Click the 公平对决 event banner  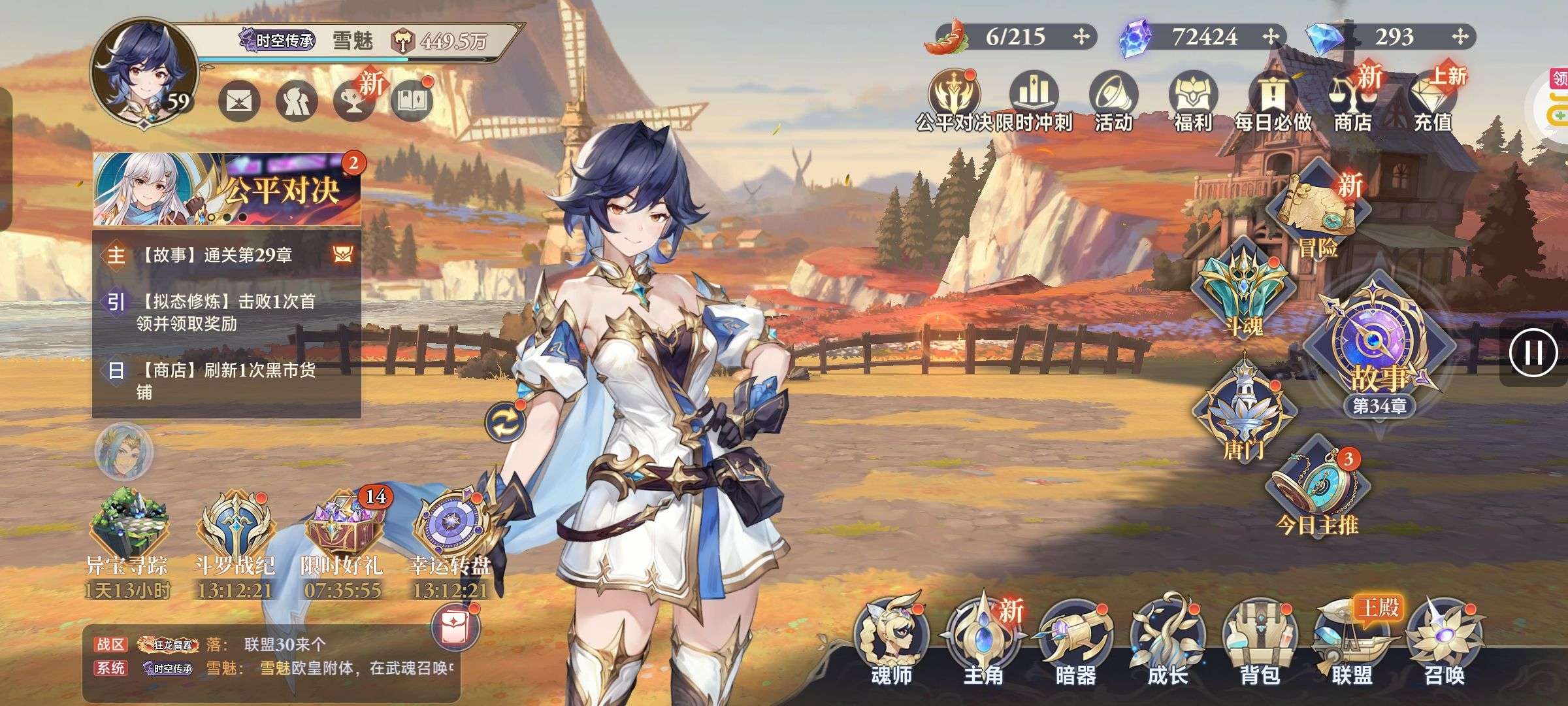[226, 190]
